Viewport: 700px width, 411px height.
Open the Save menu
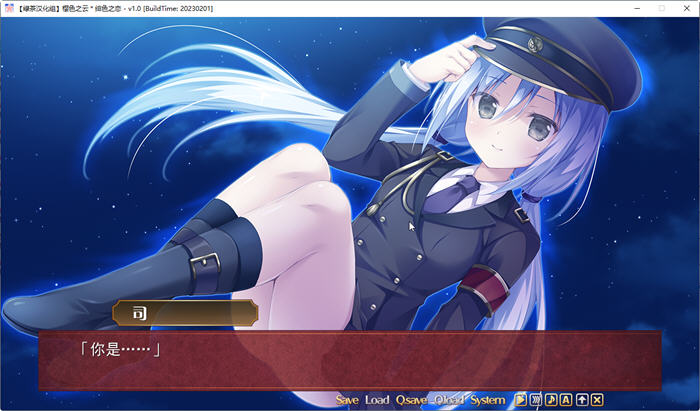[347, 400]
